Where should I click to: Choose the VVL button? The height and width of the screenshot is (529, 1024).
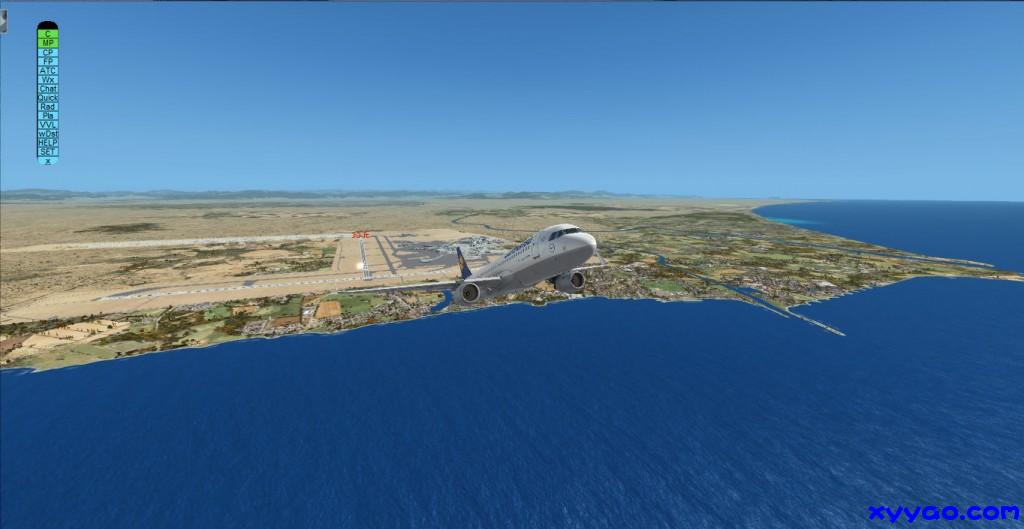(x=47, y=124)
